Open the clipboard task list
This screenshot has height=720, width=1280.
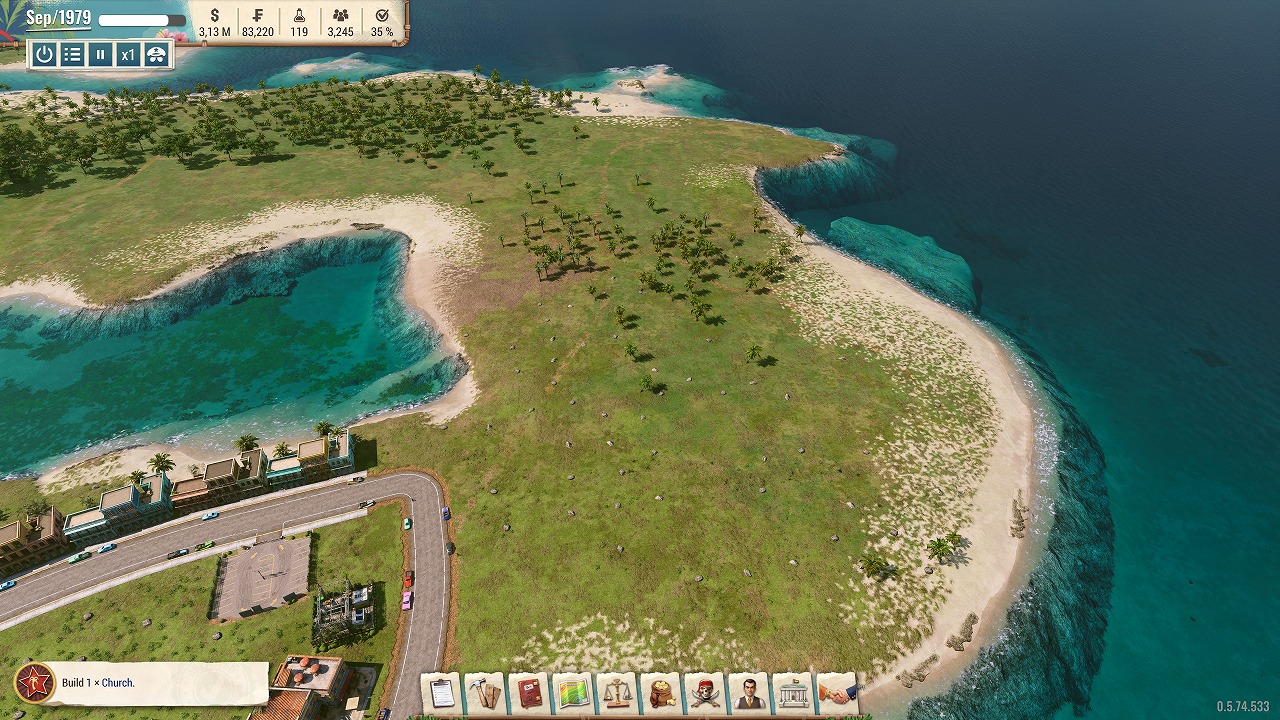coord(440,693)
